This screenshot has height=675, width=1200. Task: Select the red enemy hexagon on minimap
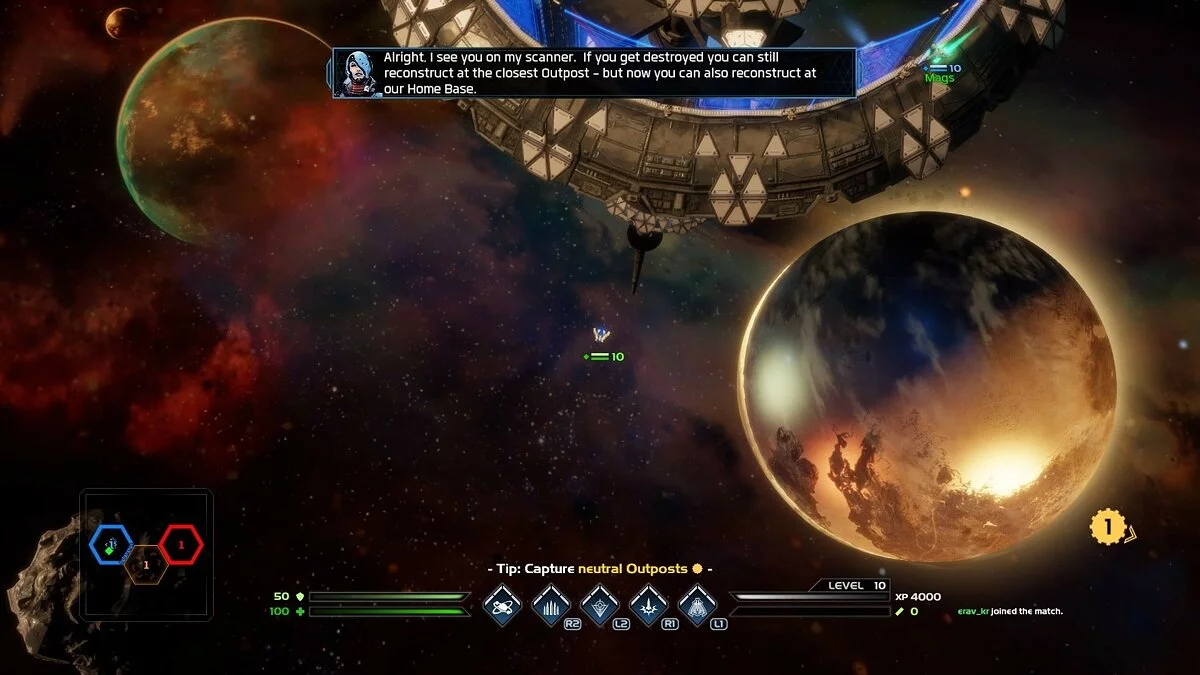tap(181, 545)
